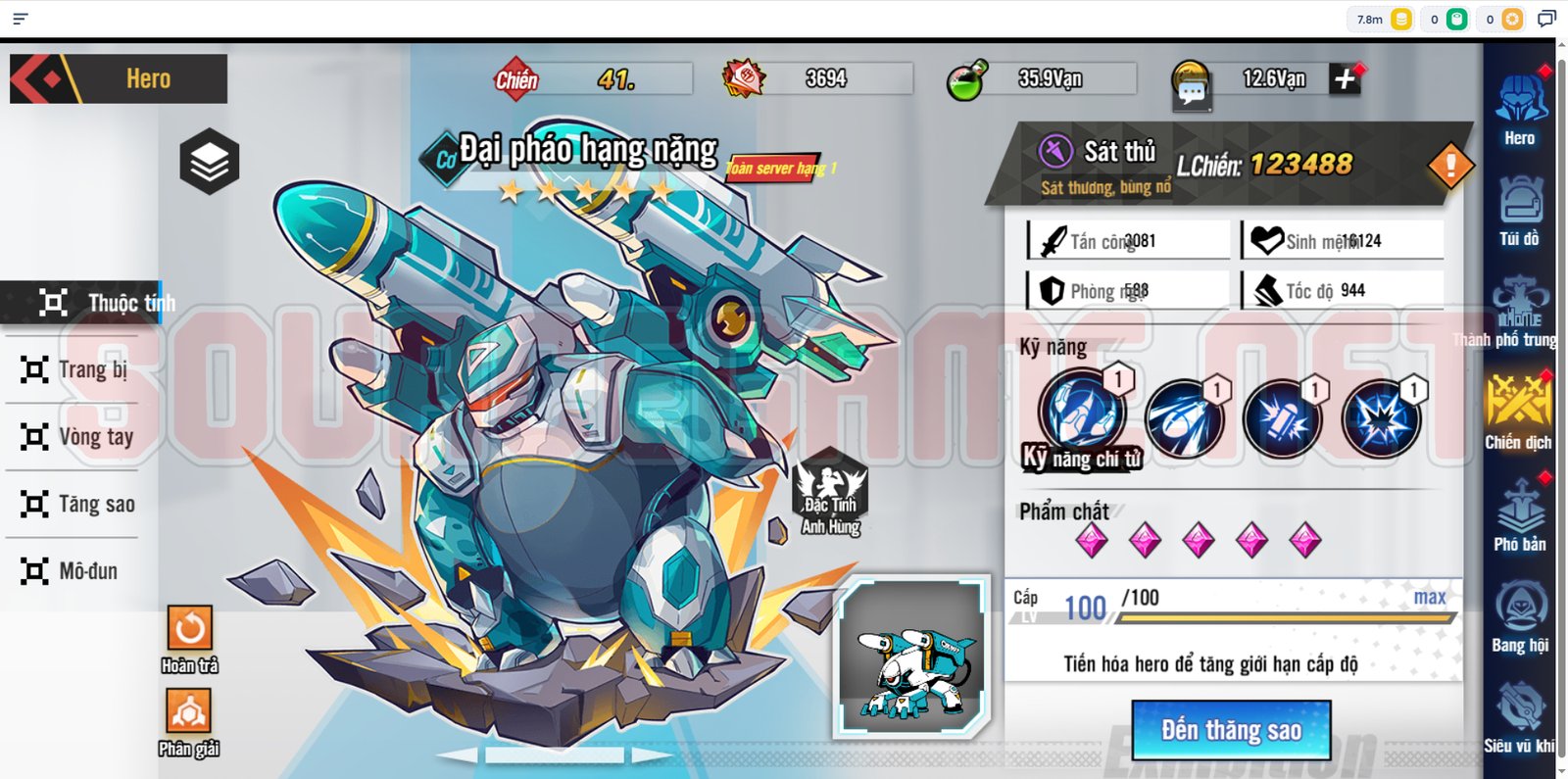Select the Vòng tay tab
Image resolution: width=1568 pixels, height=779 pixels.
tap(78, 437)
